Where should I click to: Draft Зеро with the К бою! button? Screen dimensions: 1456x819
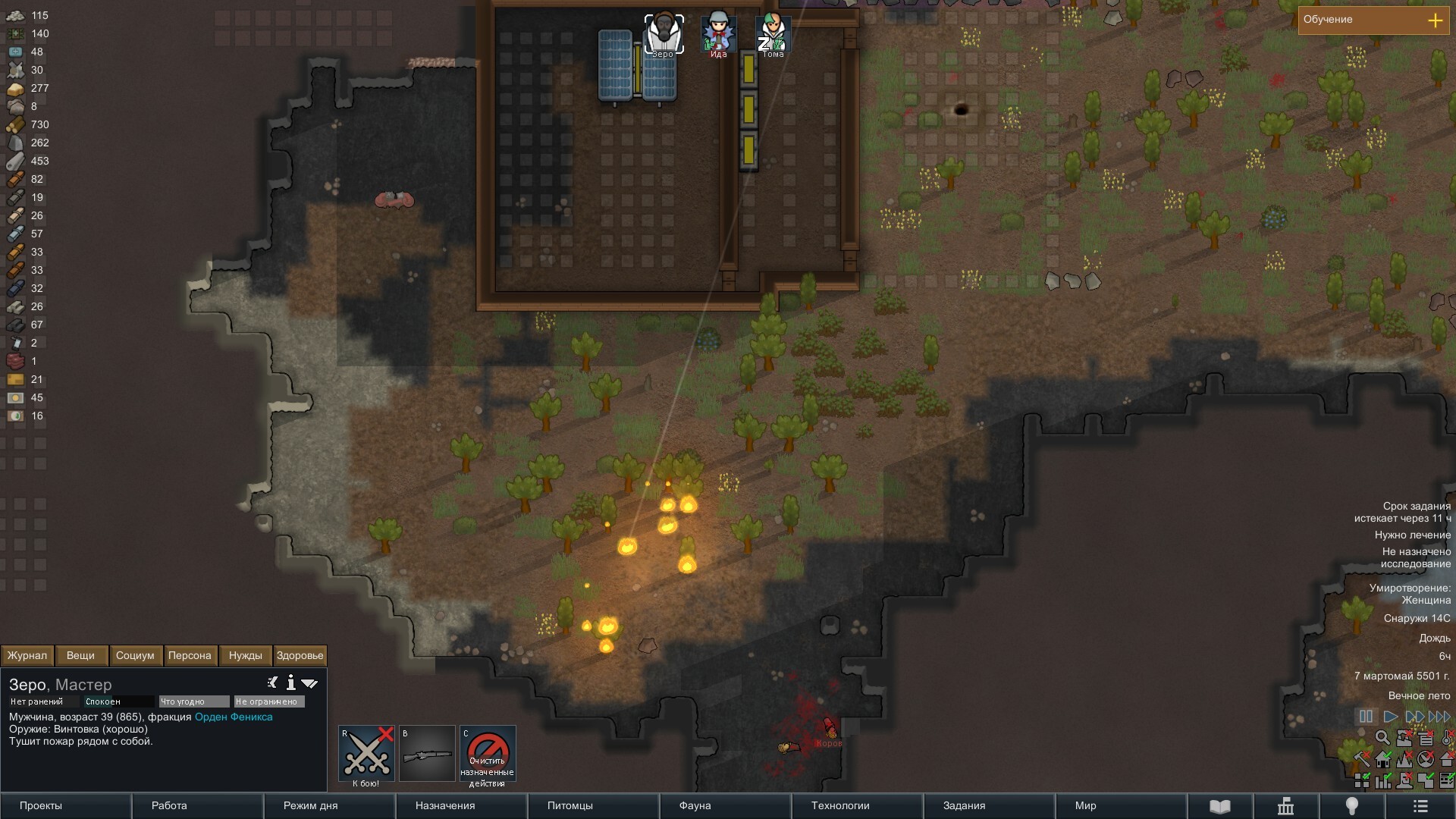tap(366, 754)
